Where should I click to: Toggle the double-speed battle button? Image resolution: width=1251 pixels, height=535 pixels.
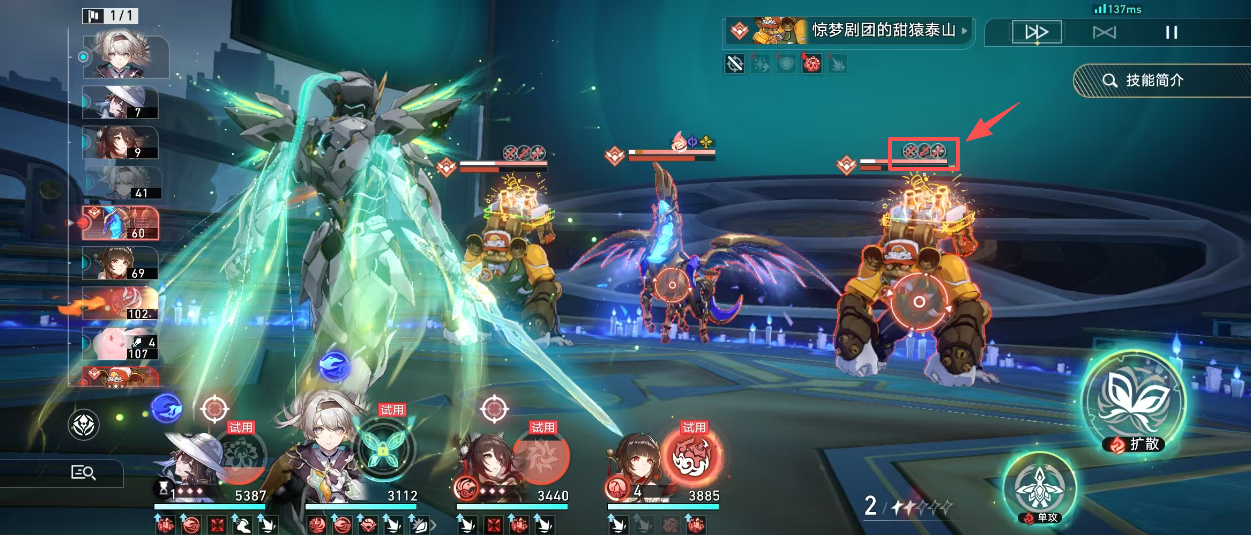pos(1036,32)
